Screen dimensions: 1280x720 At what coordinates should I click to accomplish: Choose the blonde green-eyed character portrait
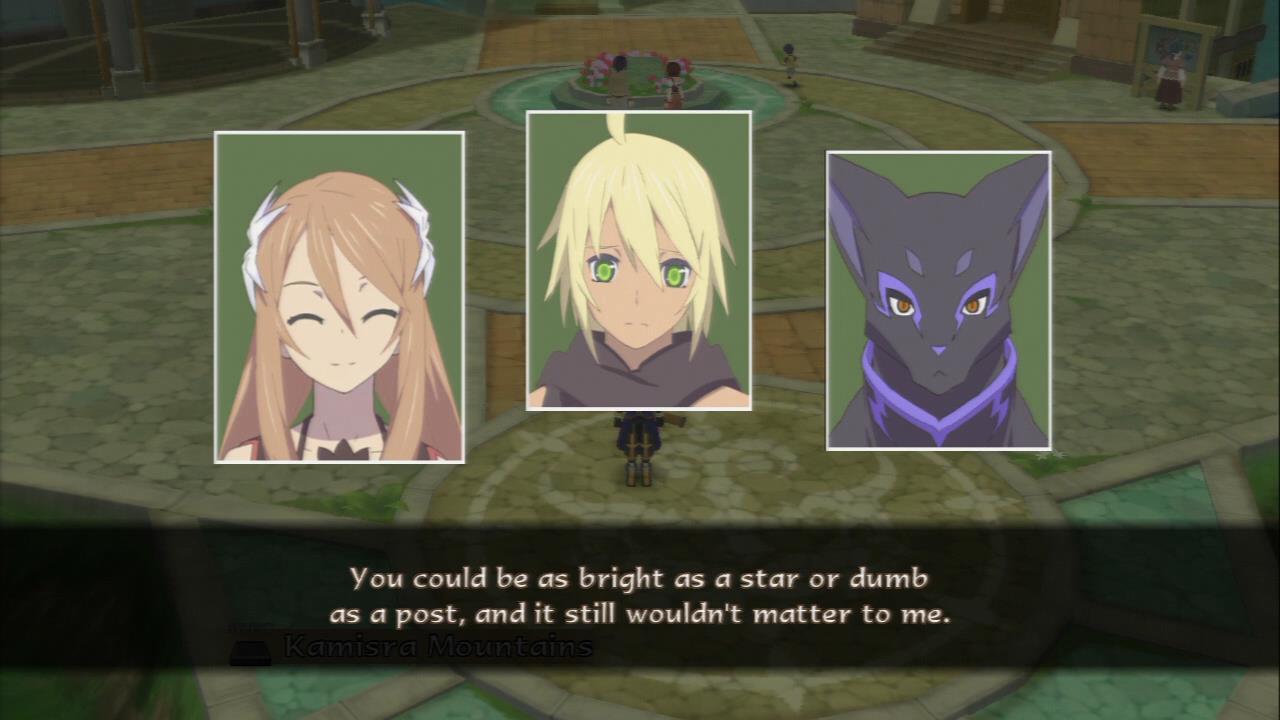point(638,261)
